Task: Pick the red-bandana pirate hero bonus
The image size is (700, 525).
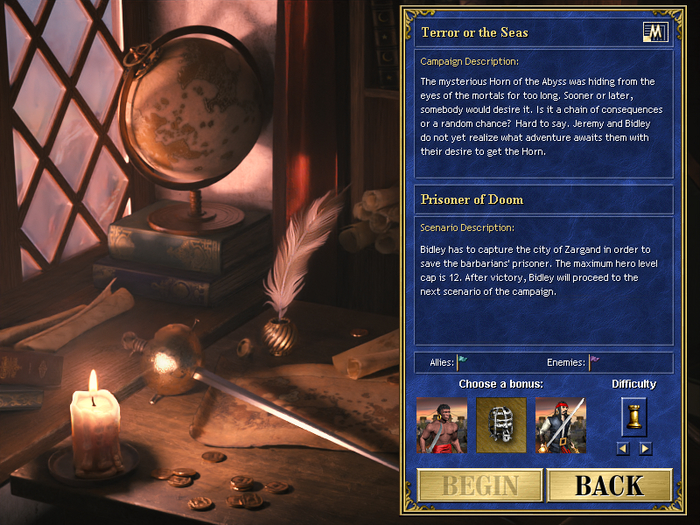Action: tap(560, 423)
